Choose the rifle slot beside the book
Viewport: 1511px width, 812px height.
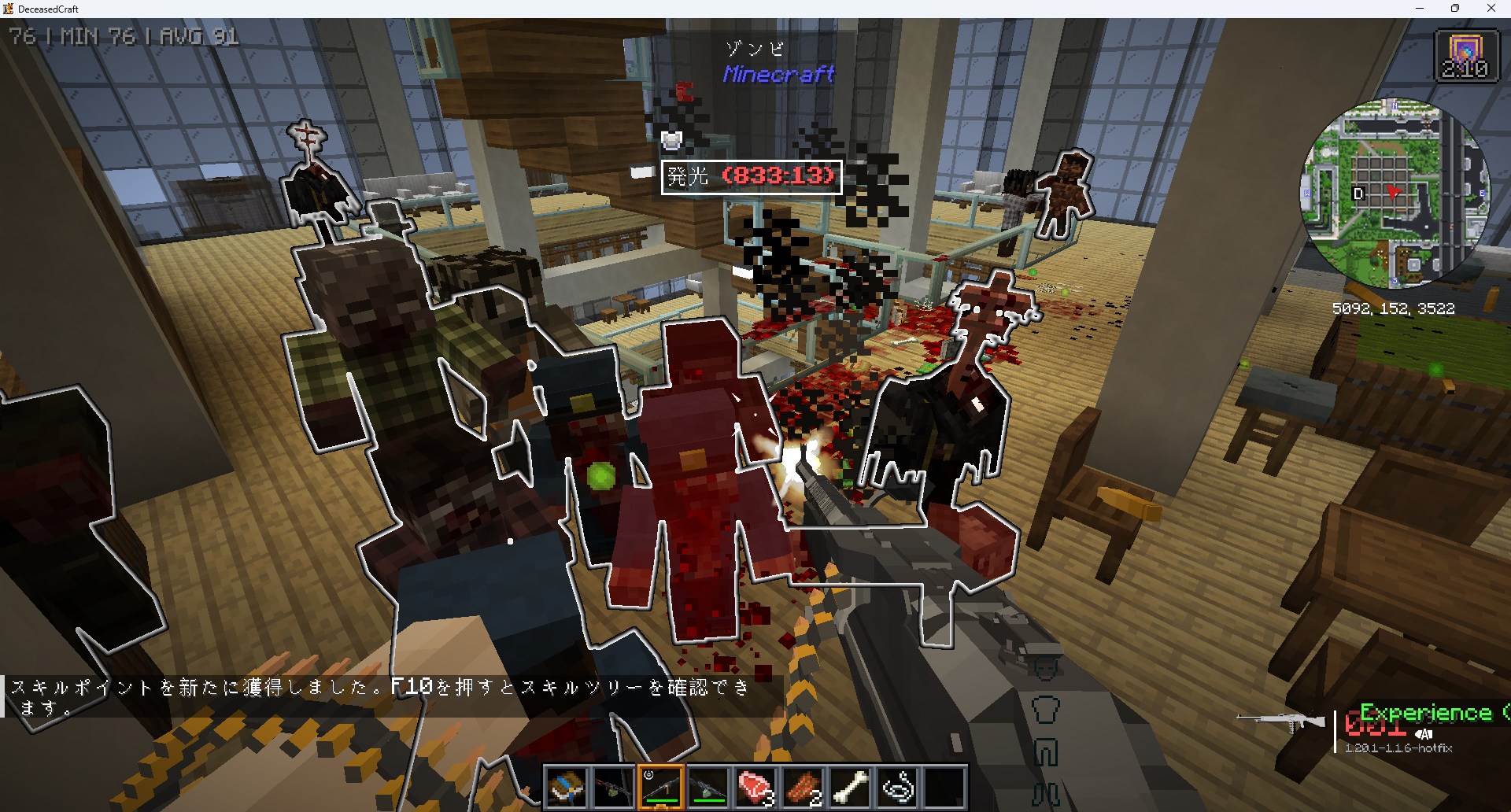(x=614, y=787)
